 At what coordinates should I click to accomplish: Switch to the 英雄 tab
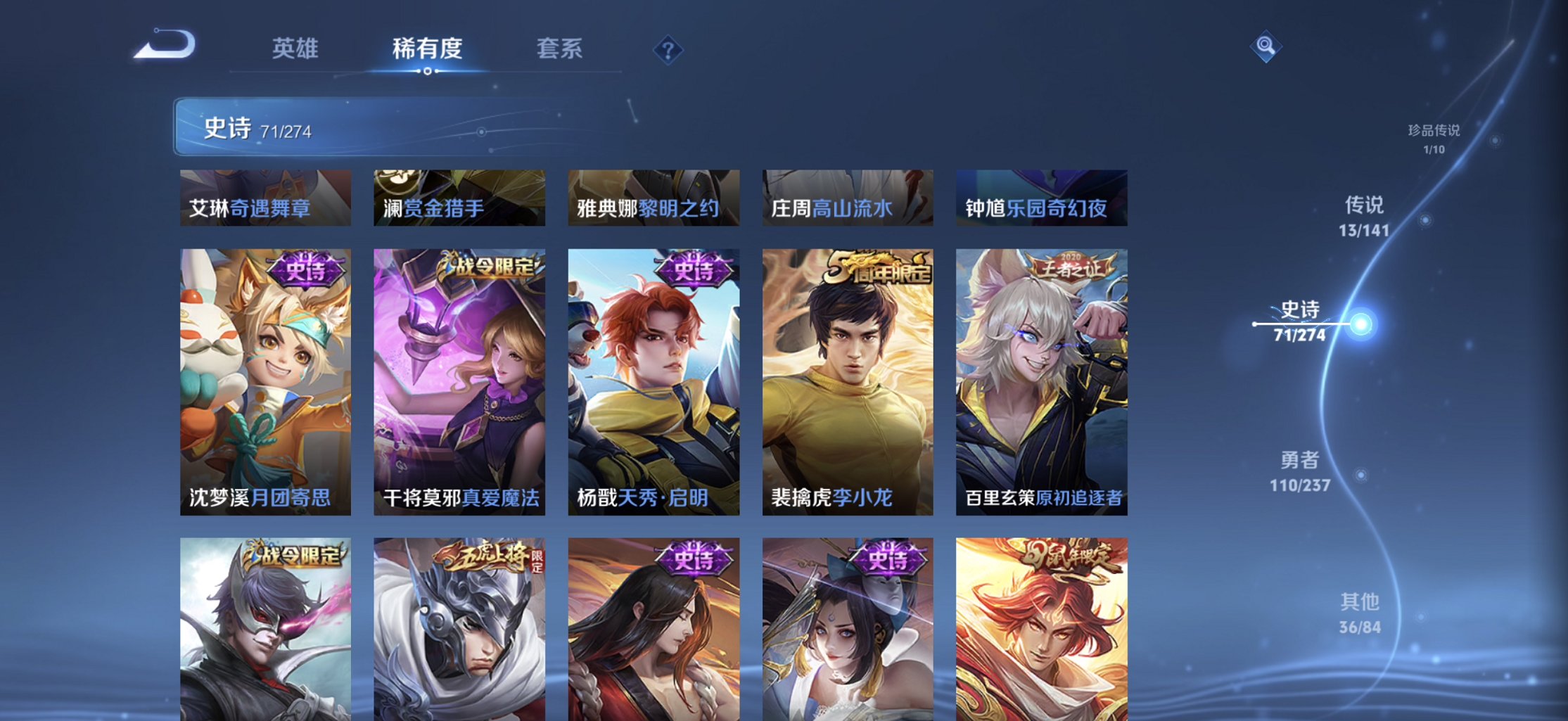[x=296, y=49]
